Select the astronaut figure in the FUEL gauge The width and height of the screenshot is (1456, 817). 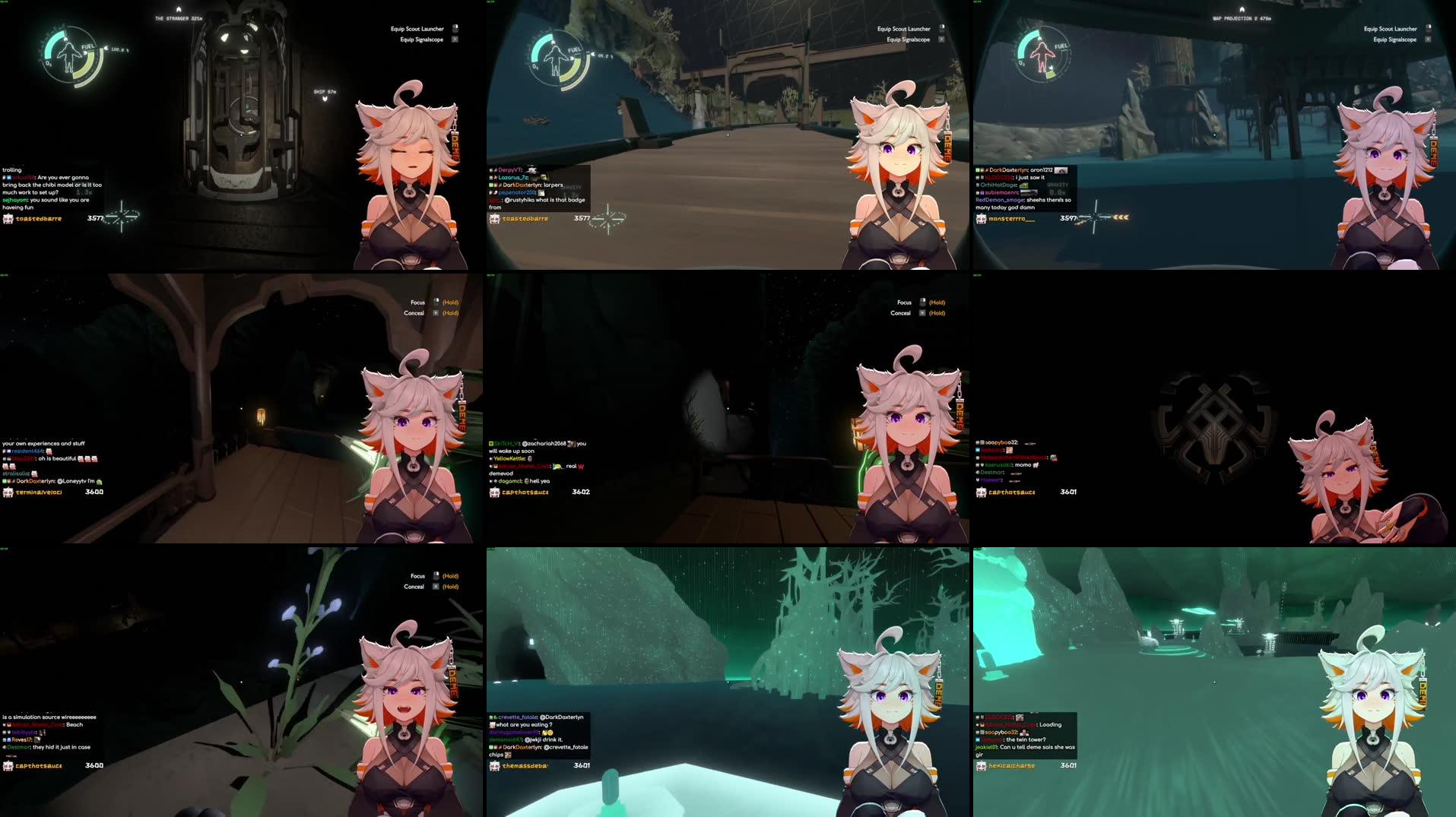coord(70,55)
